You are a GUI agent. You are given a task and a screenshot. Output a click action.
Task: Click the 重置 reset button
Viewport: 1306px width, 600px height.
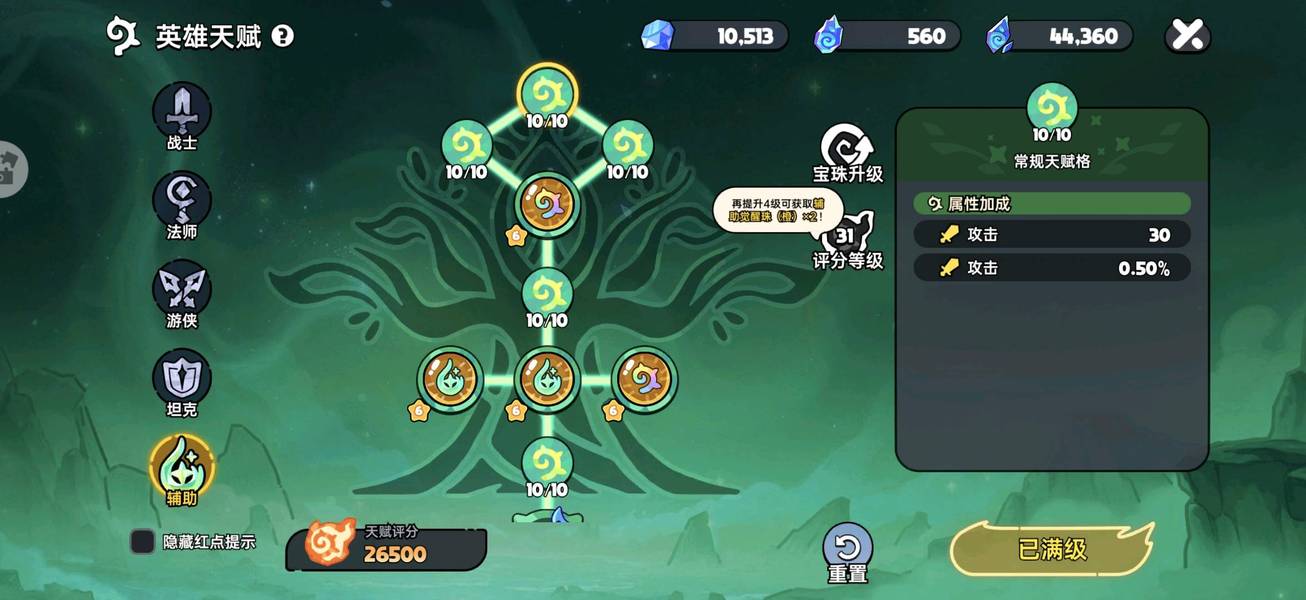847,552
